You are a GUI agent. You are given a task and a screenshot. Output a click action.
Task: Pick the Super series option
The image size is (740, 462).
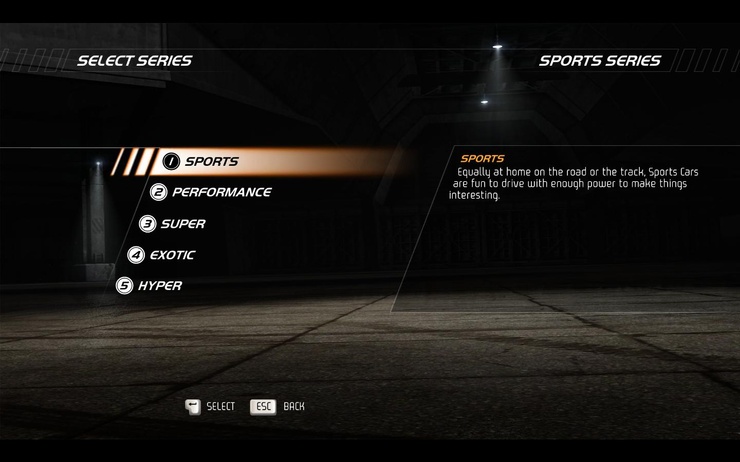point(182,224)
